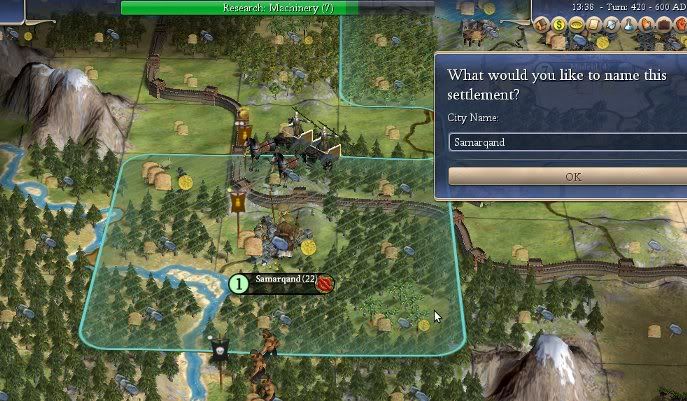Image resolution: width=687 pixels, height=401 pixels.
Task: Select the Samarqand city name banner
Action: (284, 282)
